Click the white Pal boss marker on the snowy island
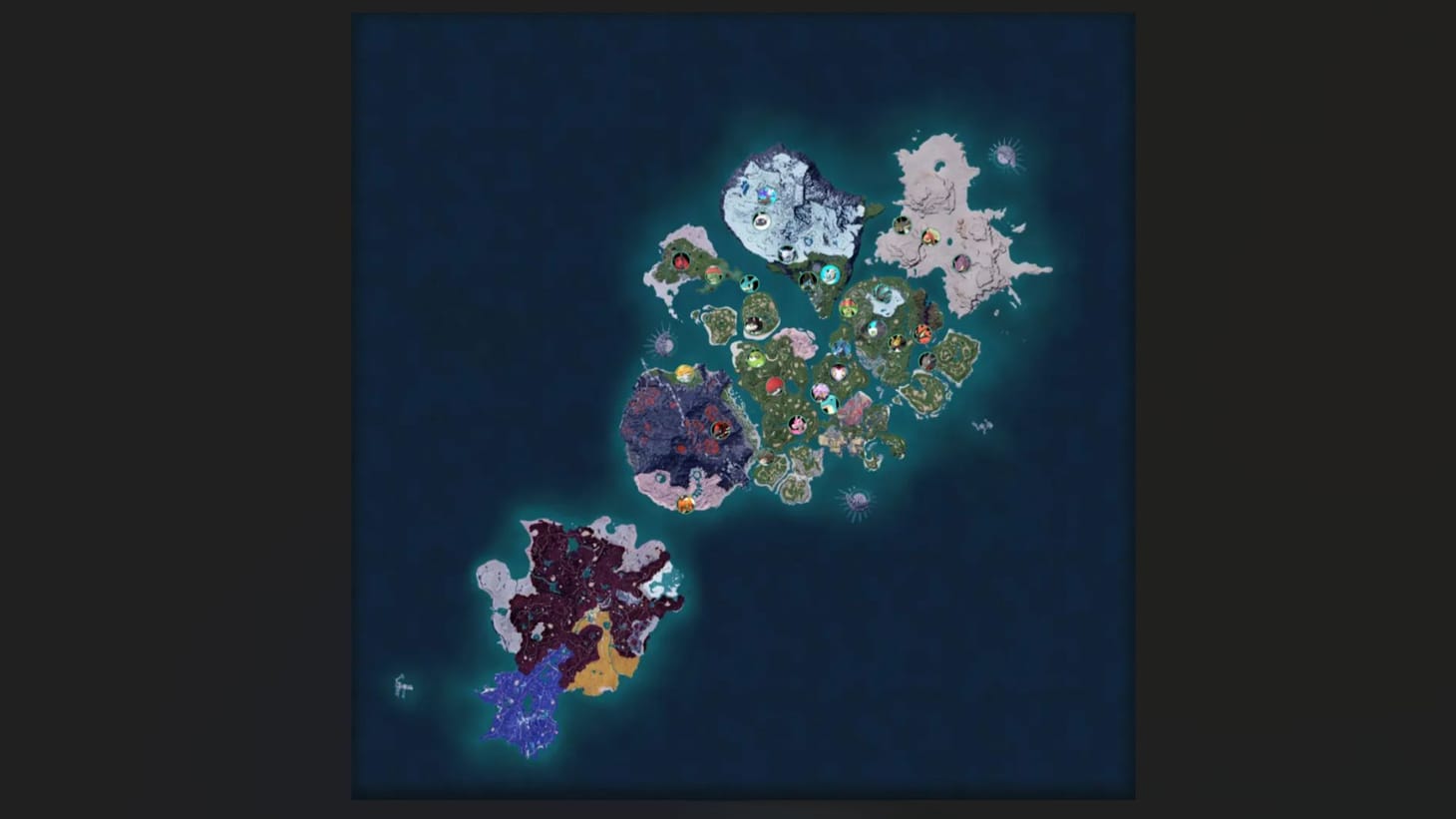The image size is (1456, 819). click(761, 219)
